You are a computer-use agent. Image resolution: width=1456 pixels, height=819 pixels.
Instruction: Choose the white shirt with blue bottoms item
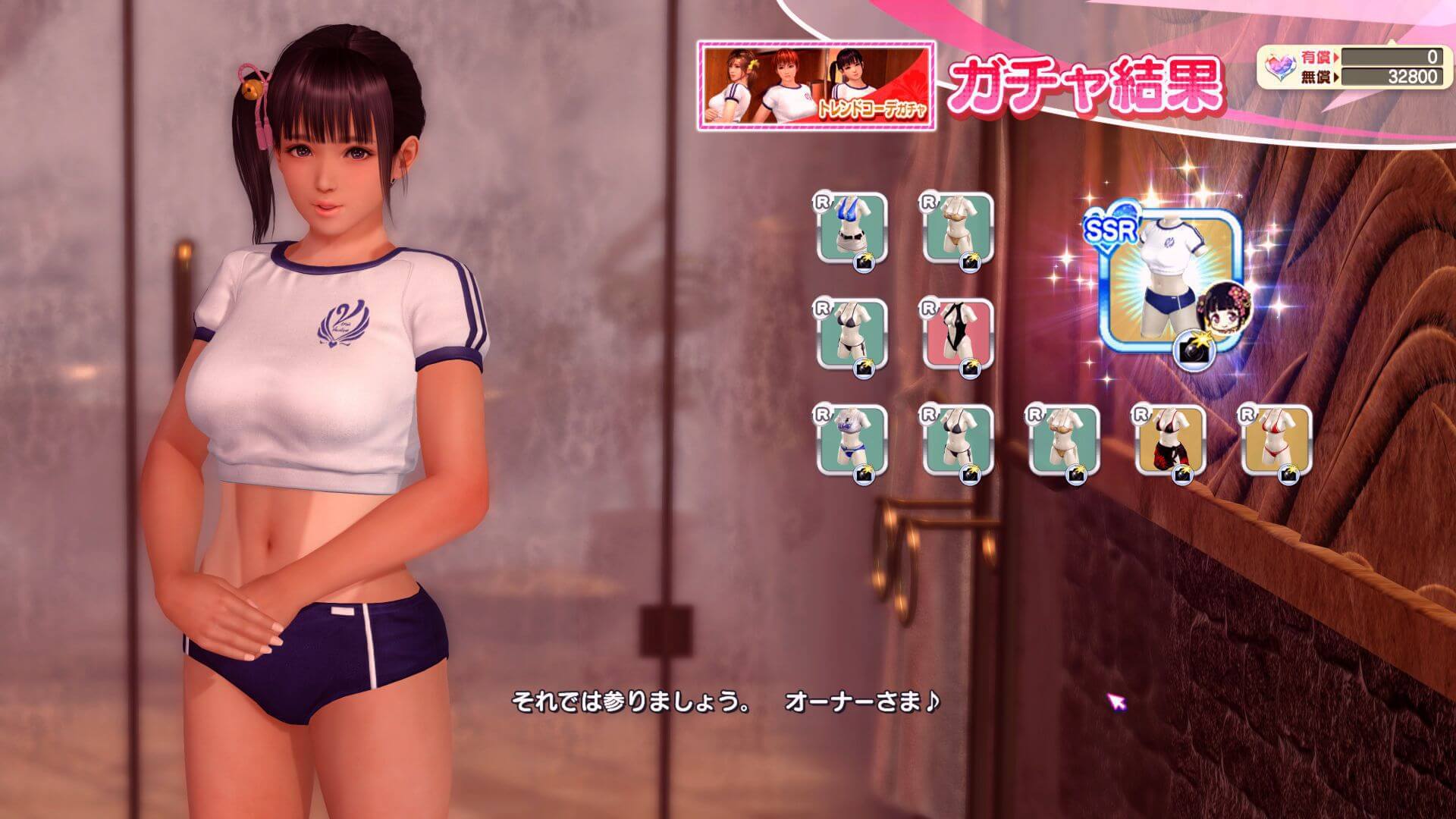[852, 441]
